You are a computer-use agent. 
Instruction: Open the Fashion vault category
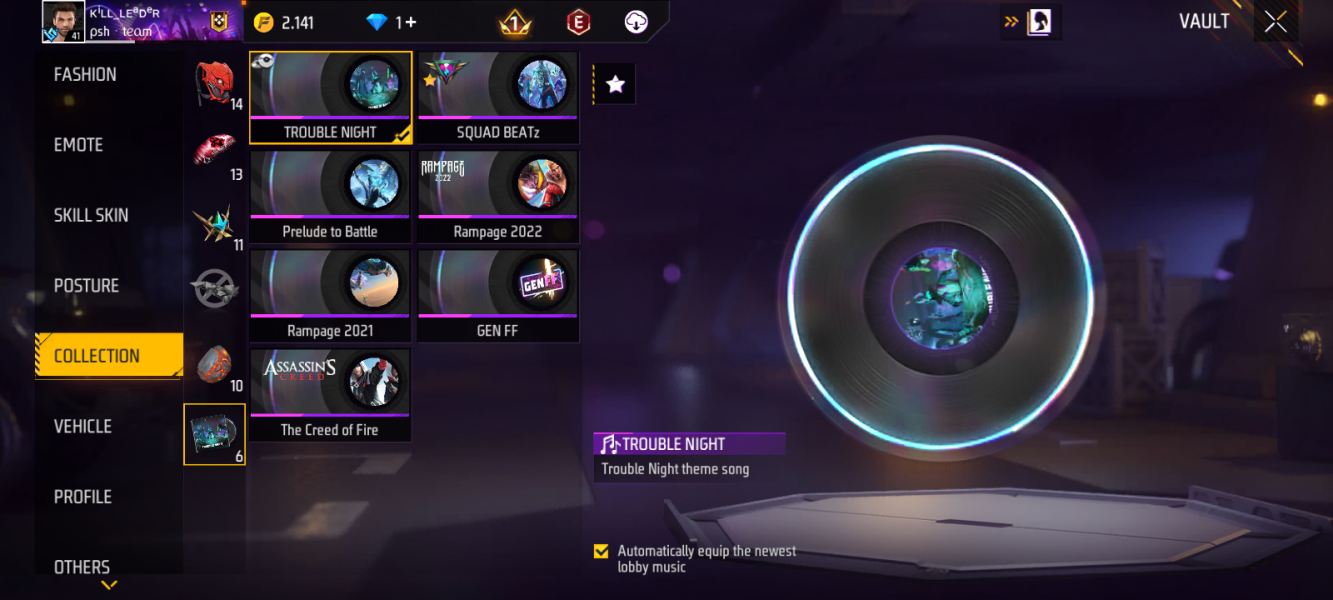[85, 75]
